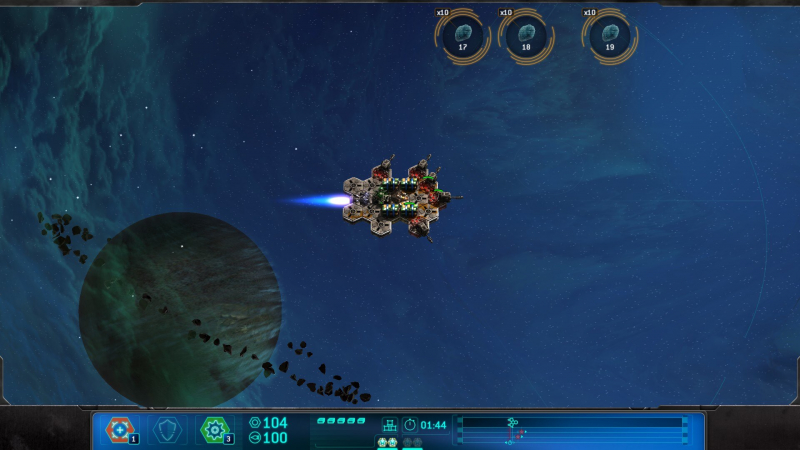Open the ship layout grid icon
This screenshot has height=450, width=800.
tap(390, 425)
